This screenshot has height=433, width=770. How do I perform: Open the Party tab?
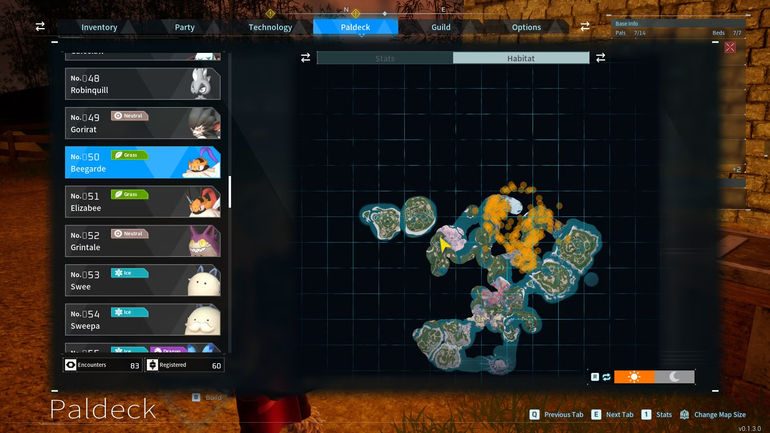coord(184,27)
